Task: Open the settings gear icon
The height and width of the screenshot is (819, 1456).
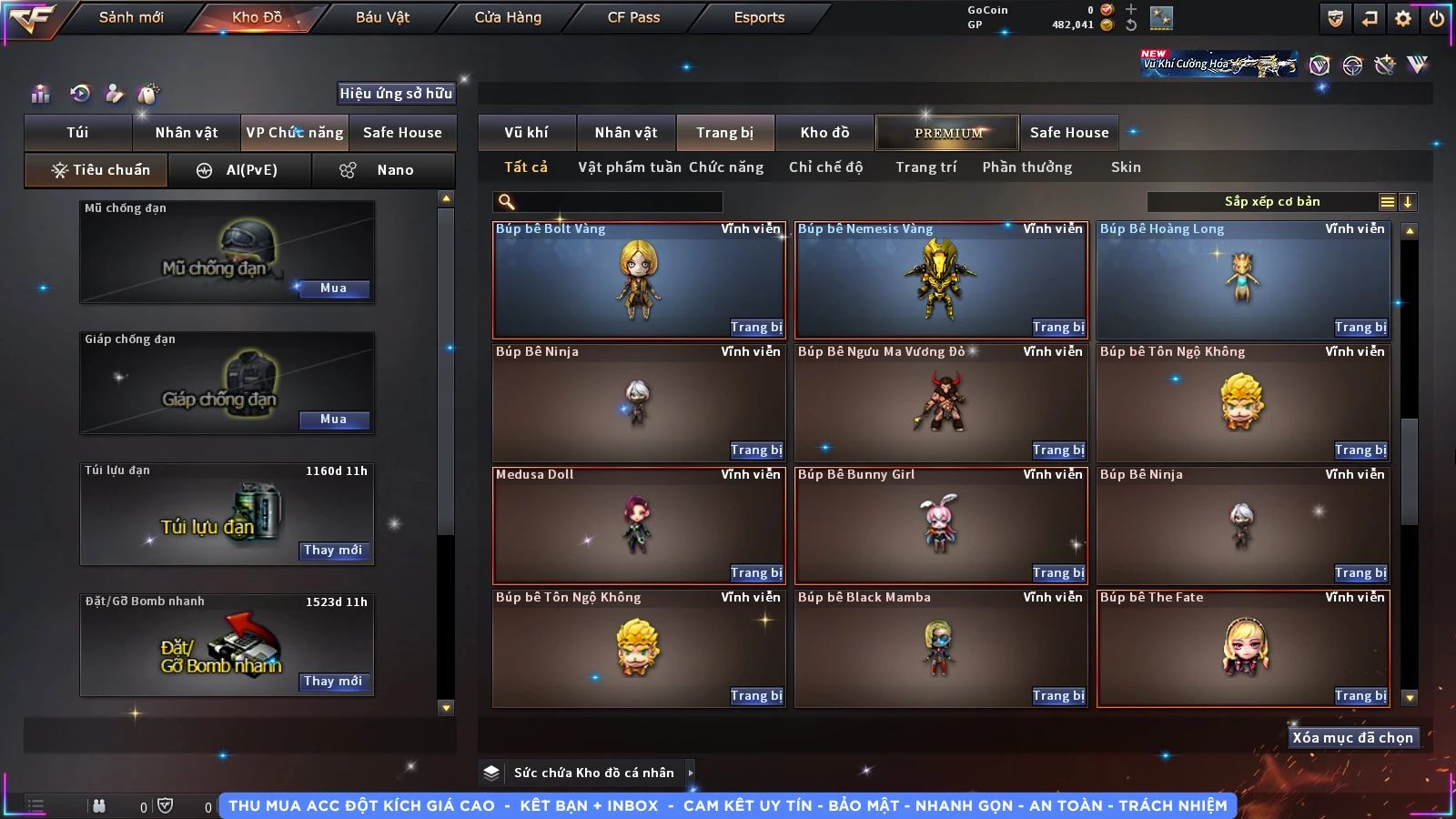Action: click(x=1403, y=18)
